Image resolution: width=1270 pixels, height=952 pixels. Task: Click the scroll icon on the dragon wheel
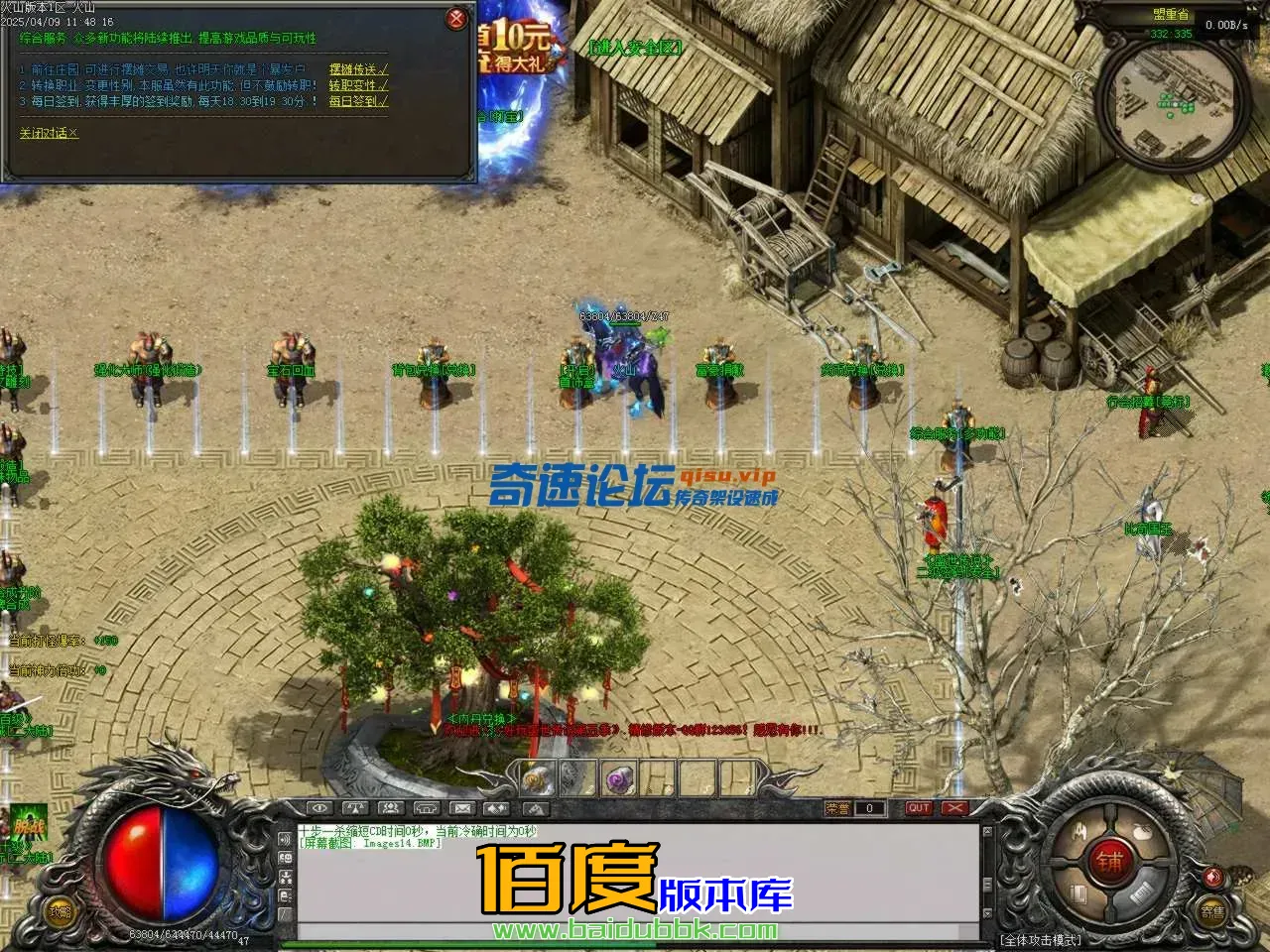point(1141,893)
